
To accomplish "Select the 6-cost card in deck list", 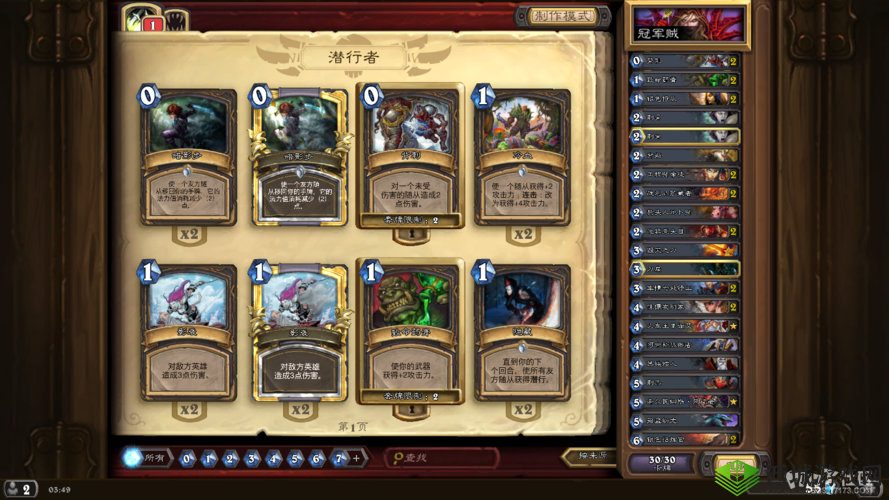I will (x=685, y=439).
